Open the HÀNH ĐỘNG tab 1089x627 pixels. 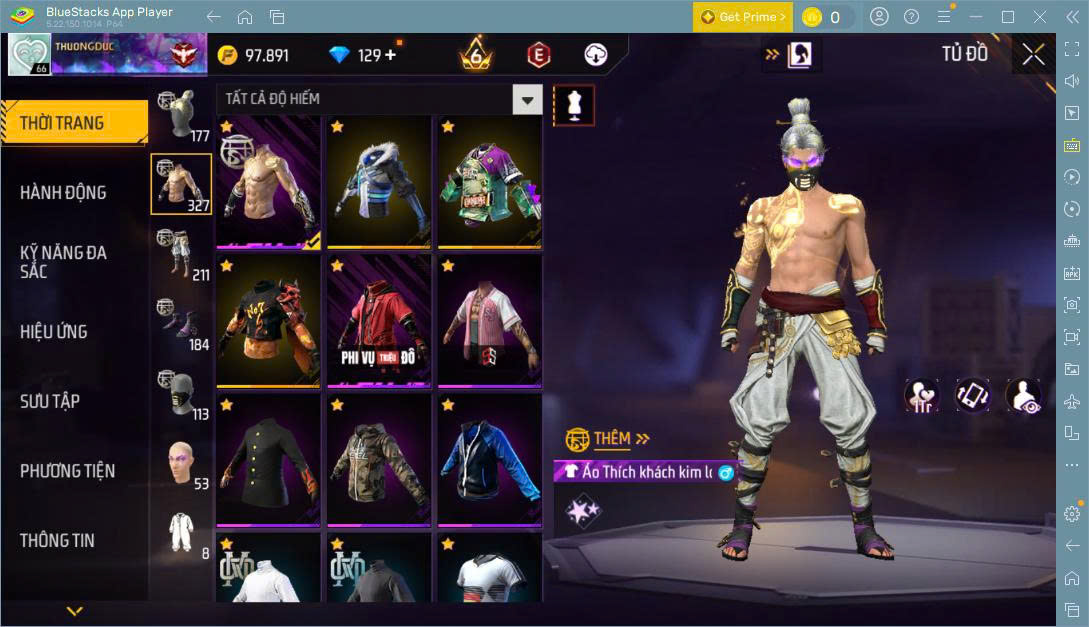[x=63, y=192]
